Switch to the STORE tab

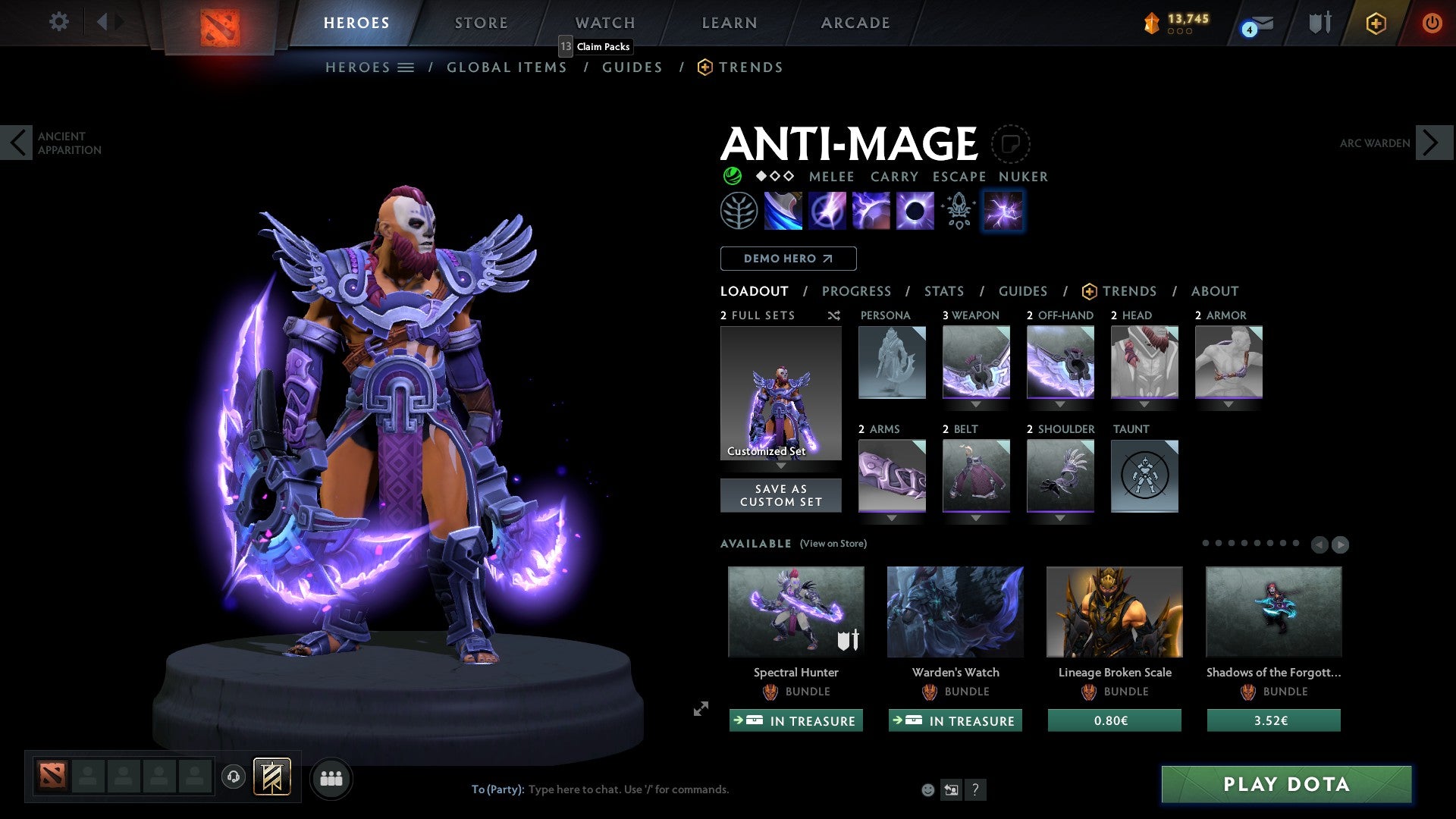[x=481, y=23]
